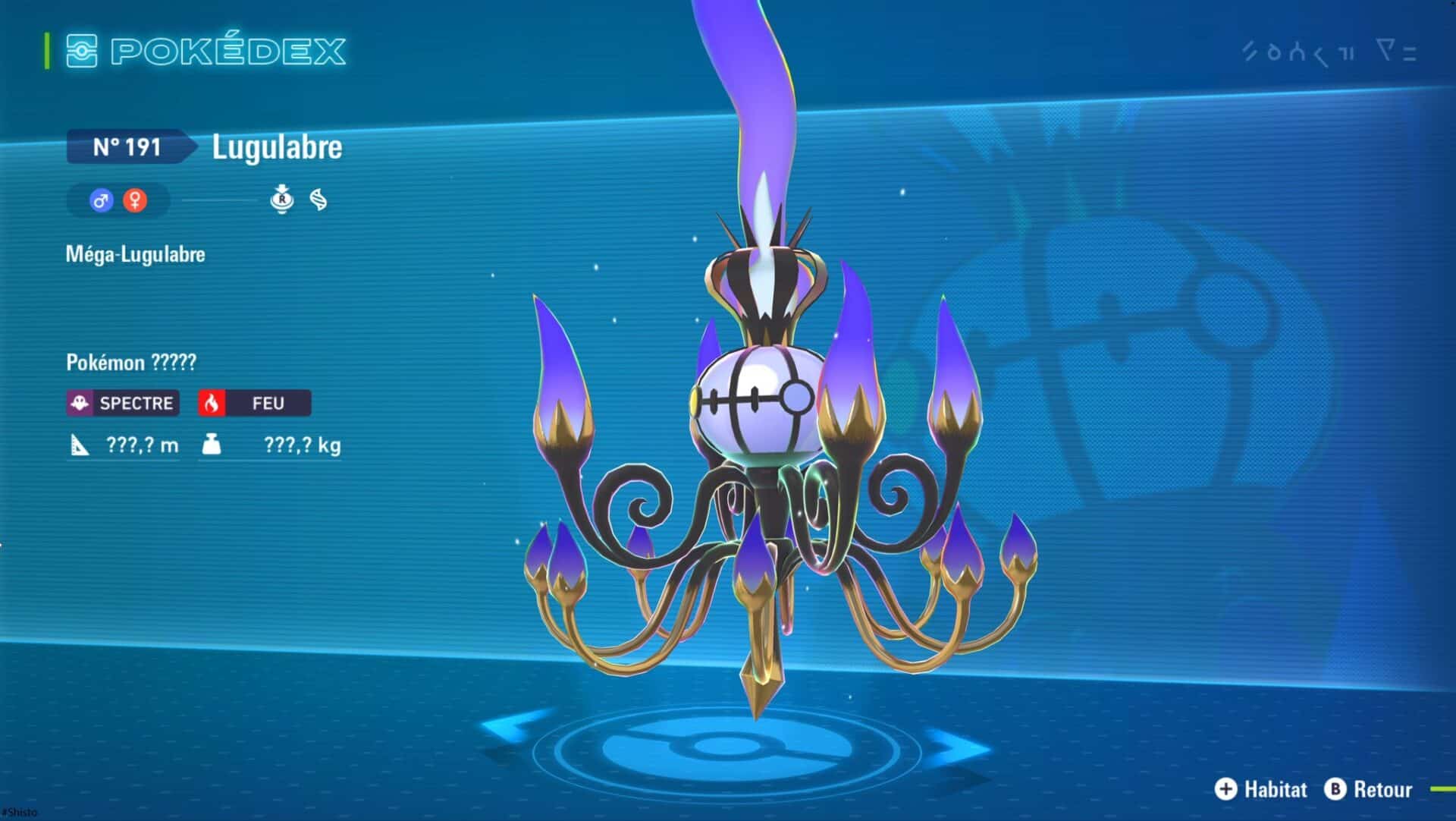Click the plus icon next to Habitat
Viewport: 1456px width, 821px height.
[x=1226, y=789]
